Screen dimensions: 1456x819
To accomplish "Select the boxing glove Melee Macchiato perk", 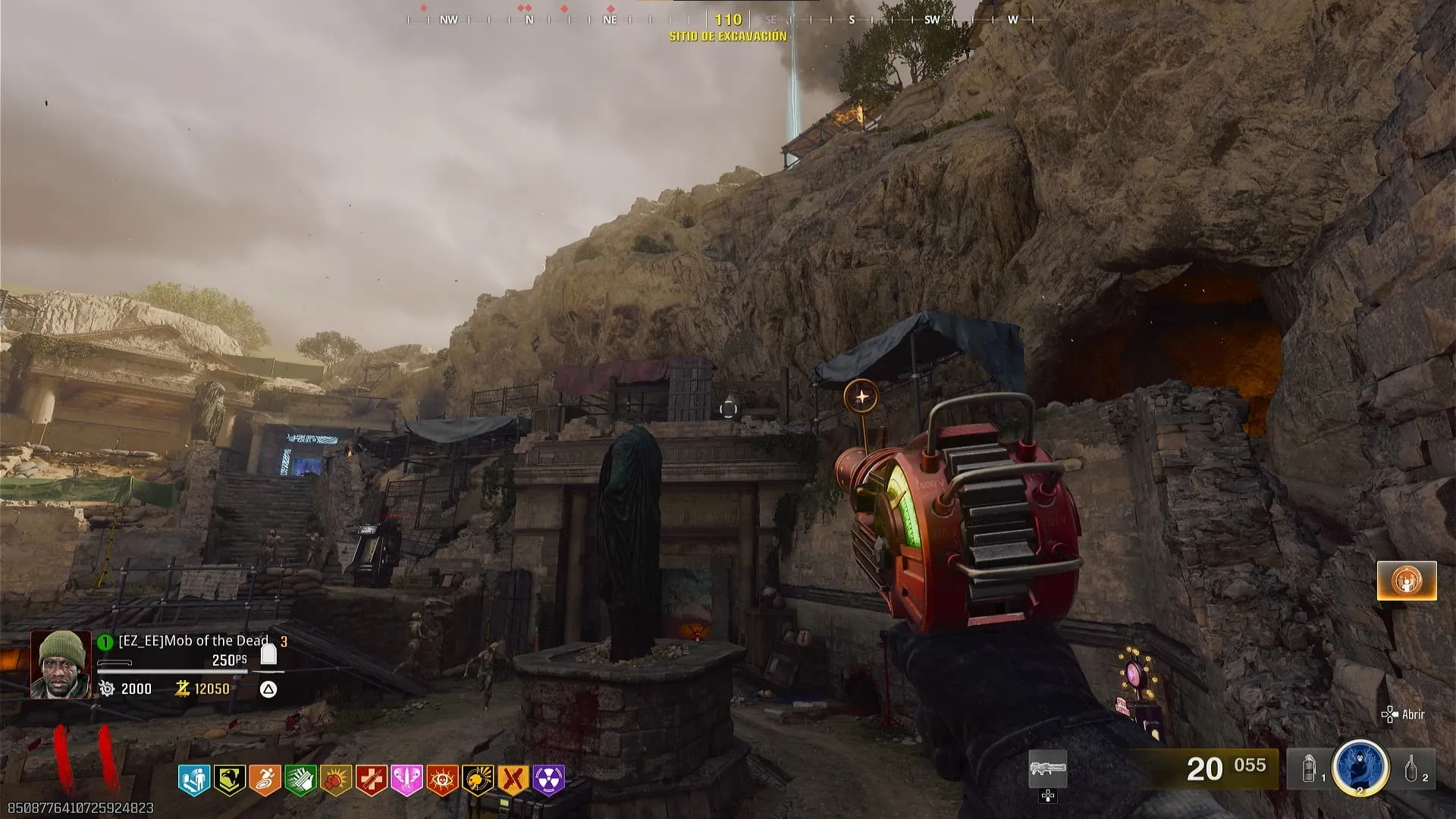I will tap(336, 780).
